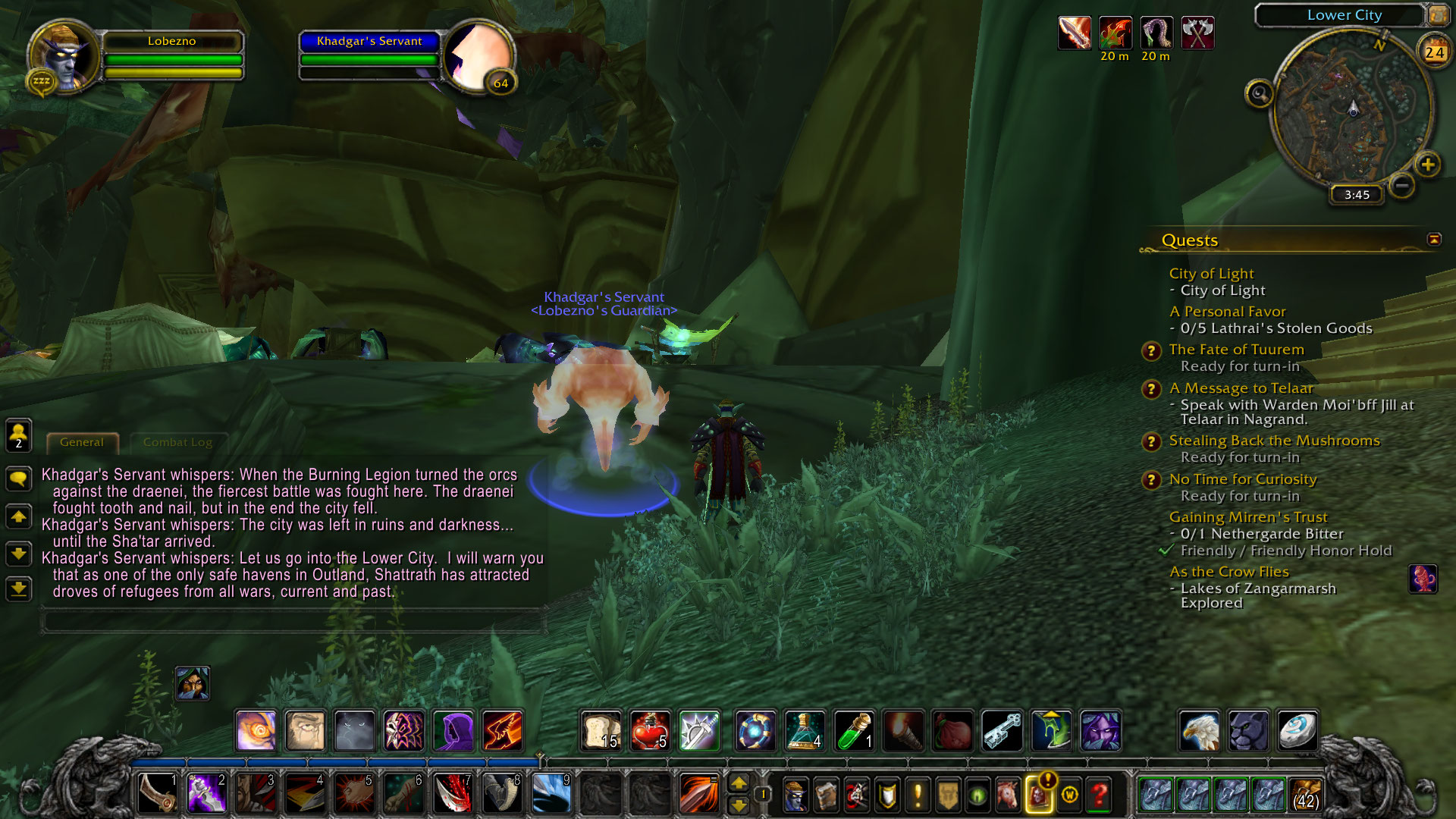Open the red question mark help button
The width and height of the screenshot is (1456, 819).
(x=1099, y=795)
